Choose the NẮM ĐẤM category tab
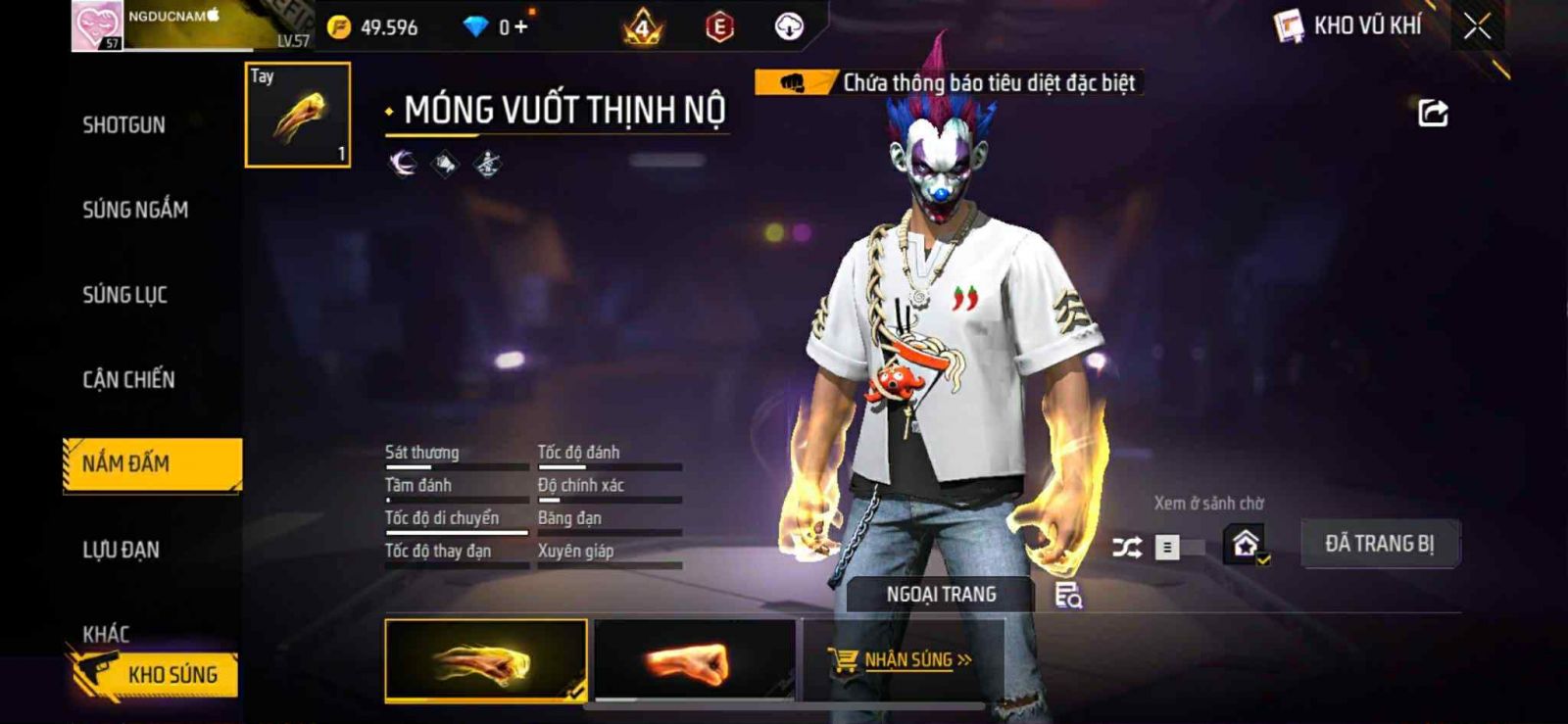 point(152,463)
